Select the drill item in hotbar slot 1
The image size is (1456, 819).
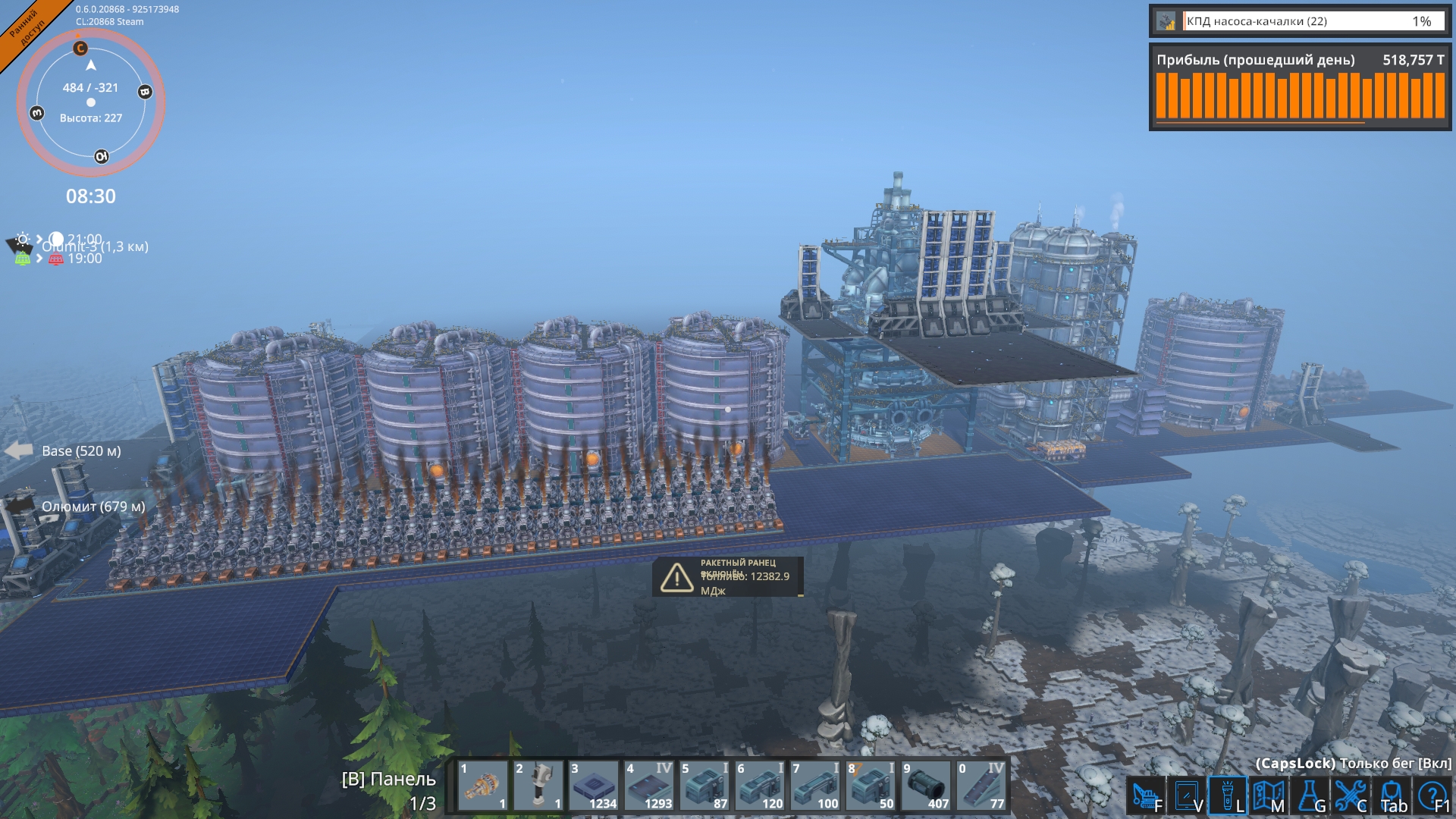click(x=483, y=786)
